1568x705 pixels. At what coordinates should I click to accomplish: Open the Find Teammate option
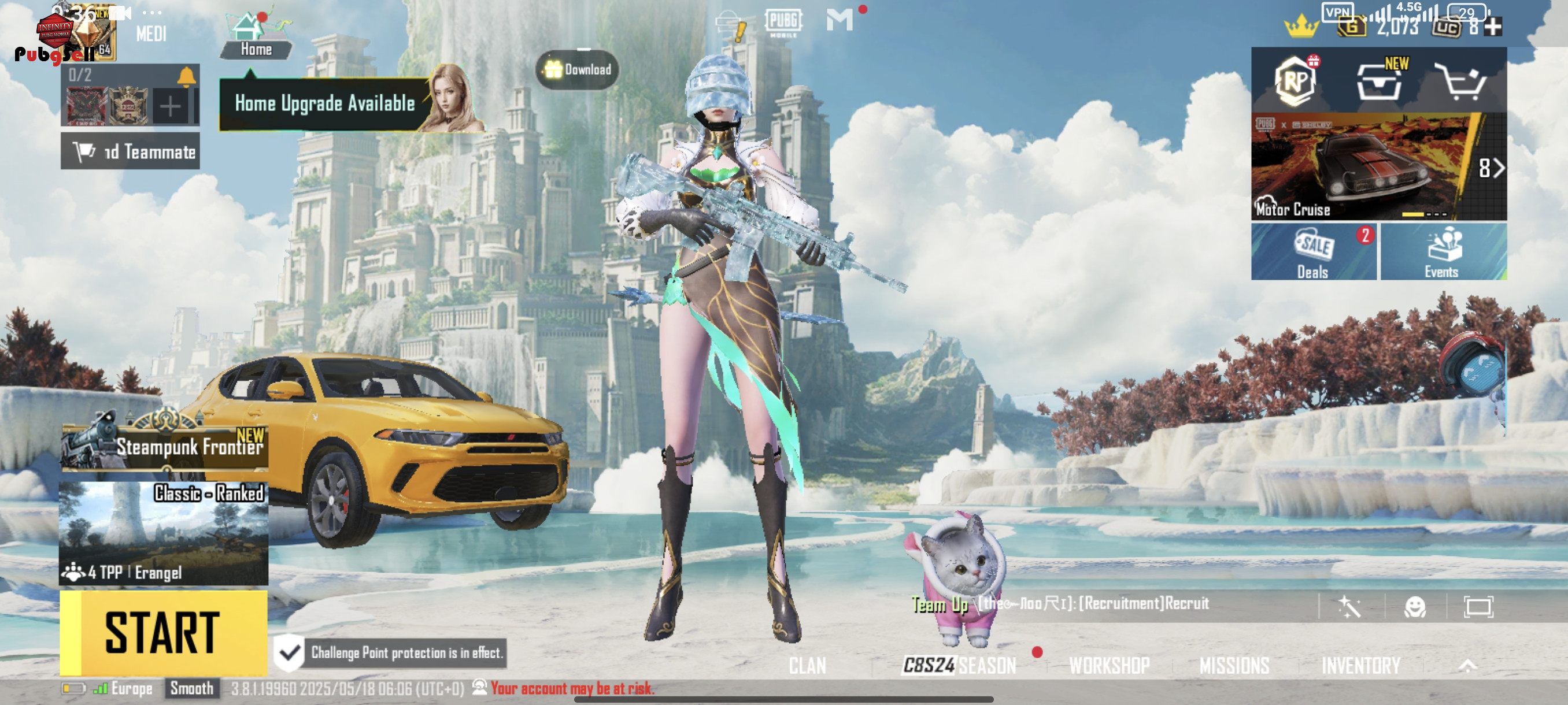[x=130, y=151]
